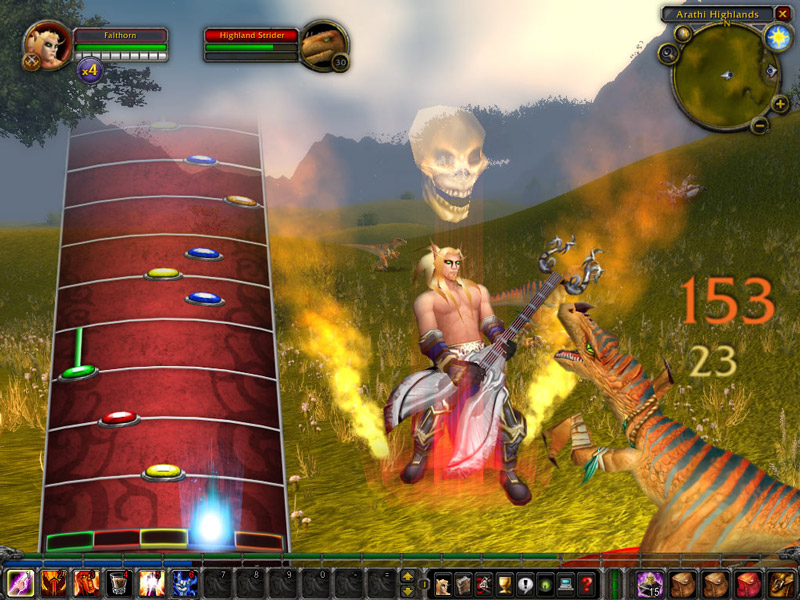Click the red question mark help button
Viewport: 800px width, 600px height.
(x=587, y=584)
